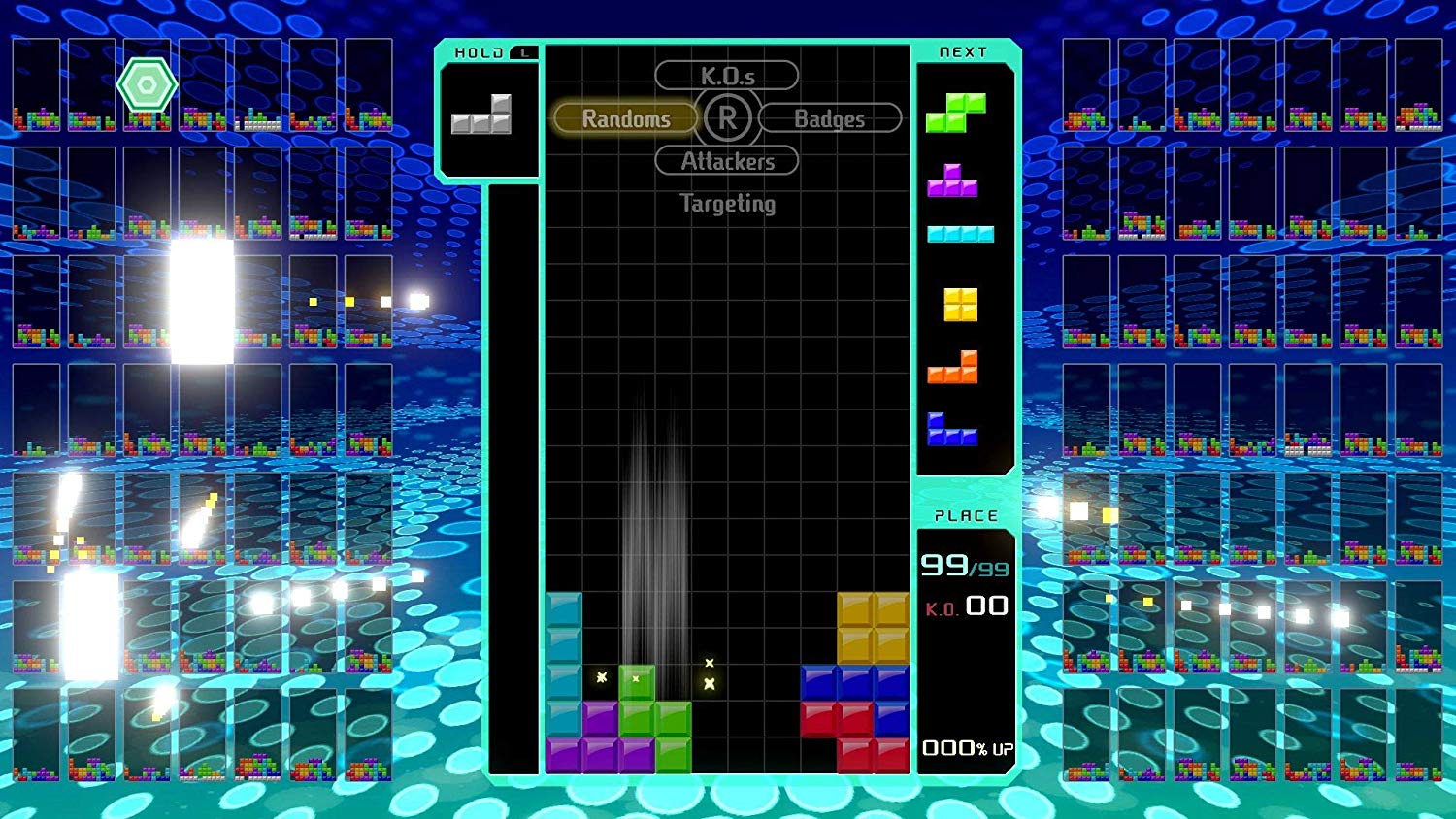1456x819 pixels.
Task: Click the HOLD panel header
Action: (x=478, y=53)
